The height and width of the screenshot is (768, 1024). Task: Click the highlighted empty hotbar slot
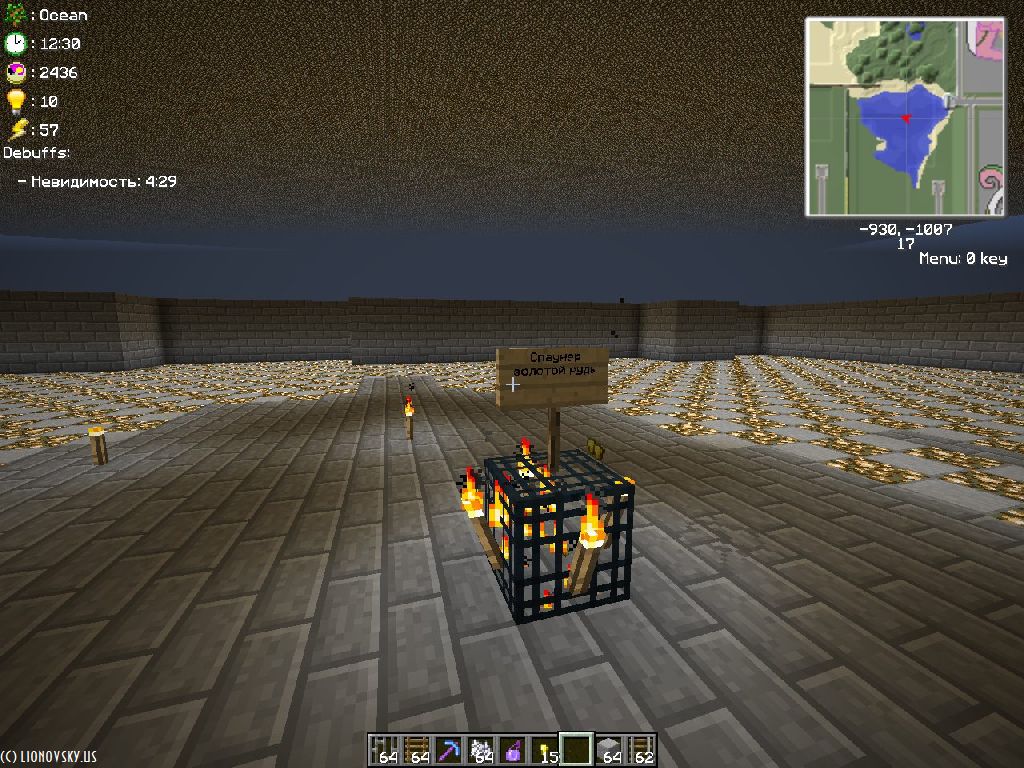pos(577,749)
